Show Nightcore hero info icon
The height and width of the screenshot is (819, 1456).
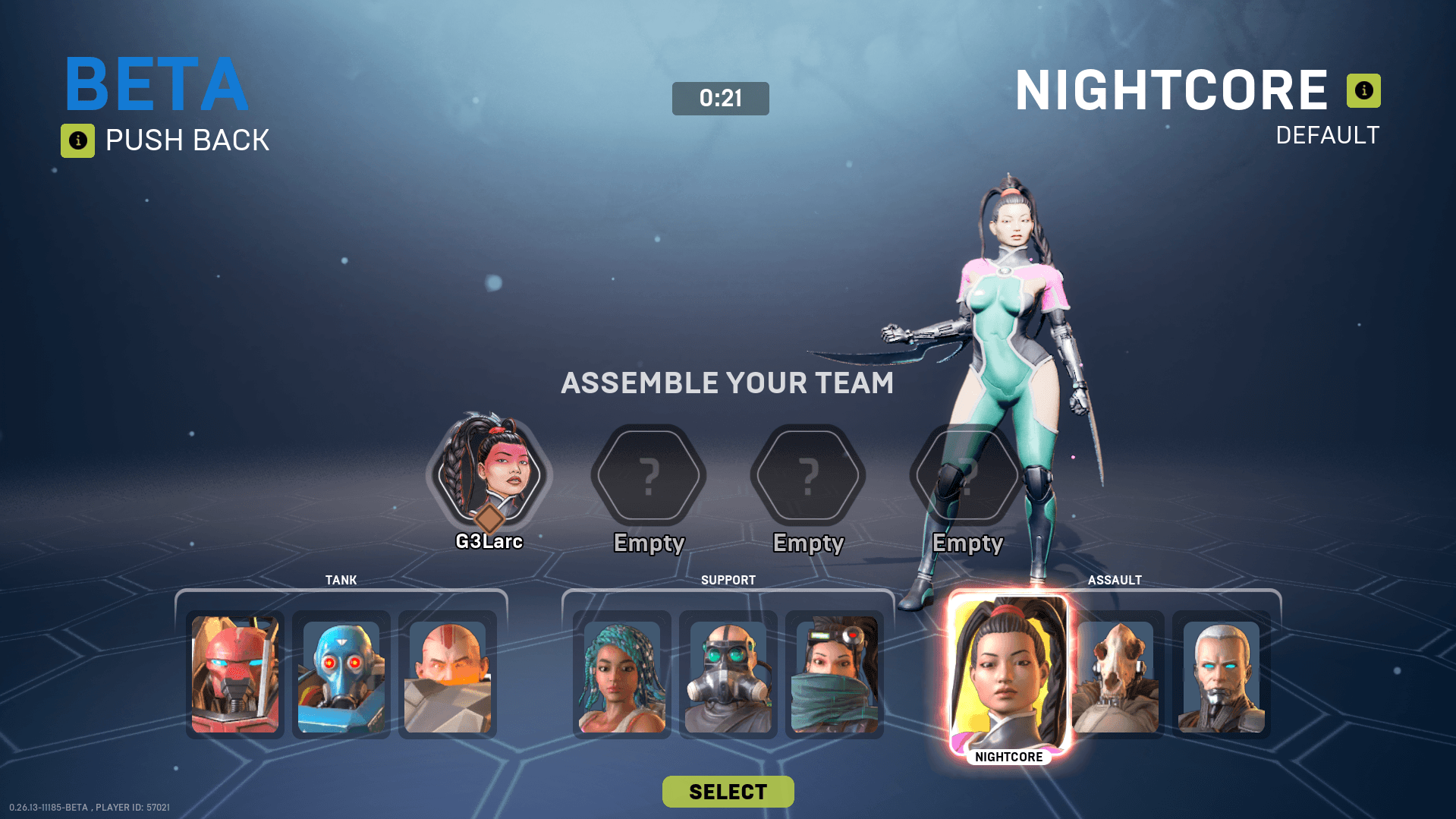point(1363,90)
